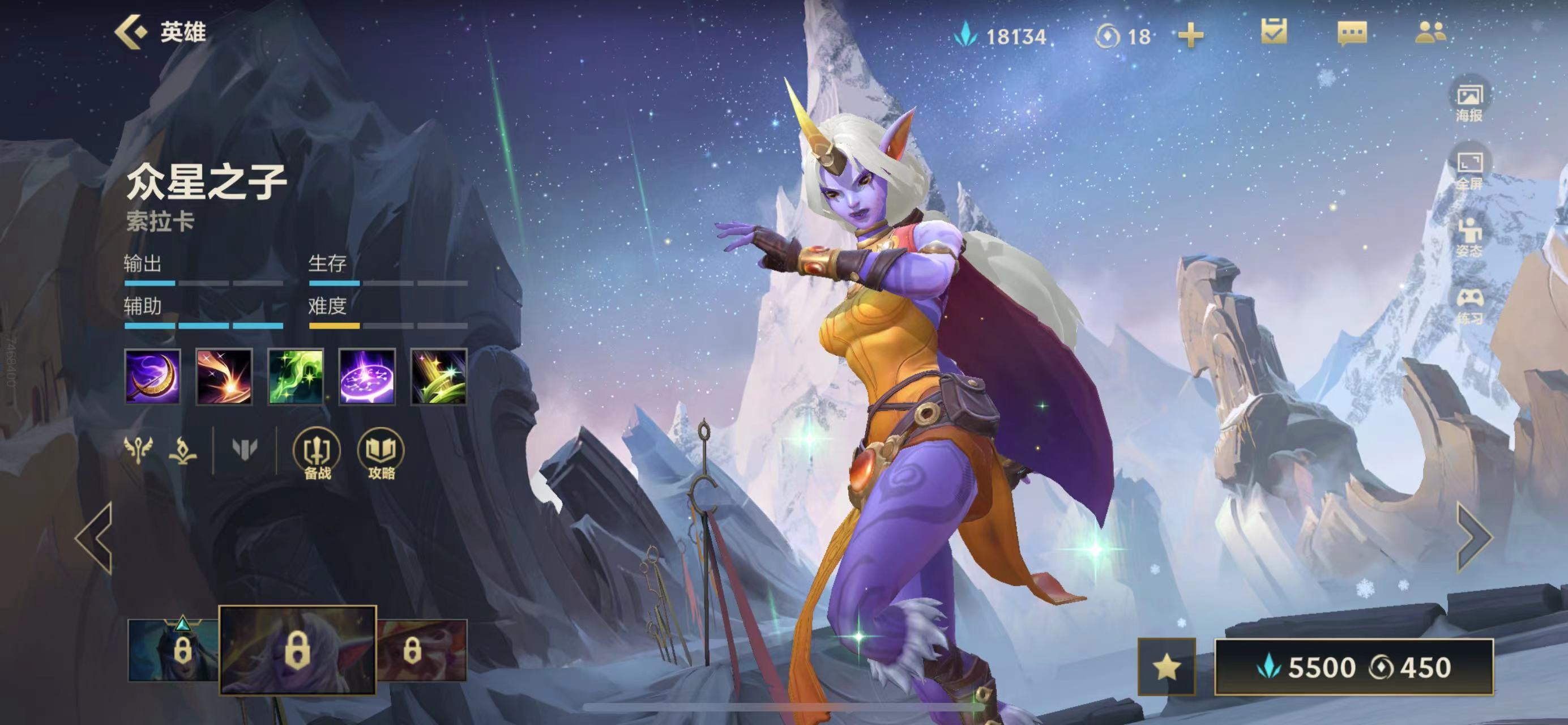Open the friends list icon
This screenshot has height=725, width=1568.
click(x=1430, y=33)
